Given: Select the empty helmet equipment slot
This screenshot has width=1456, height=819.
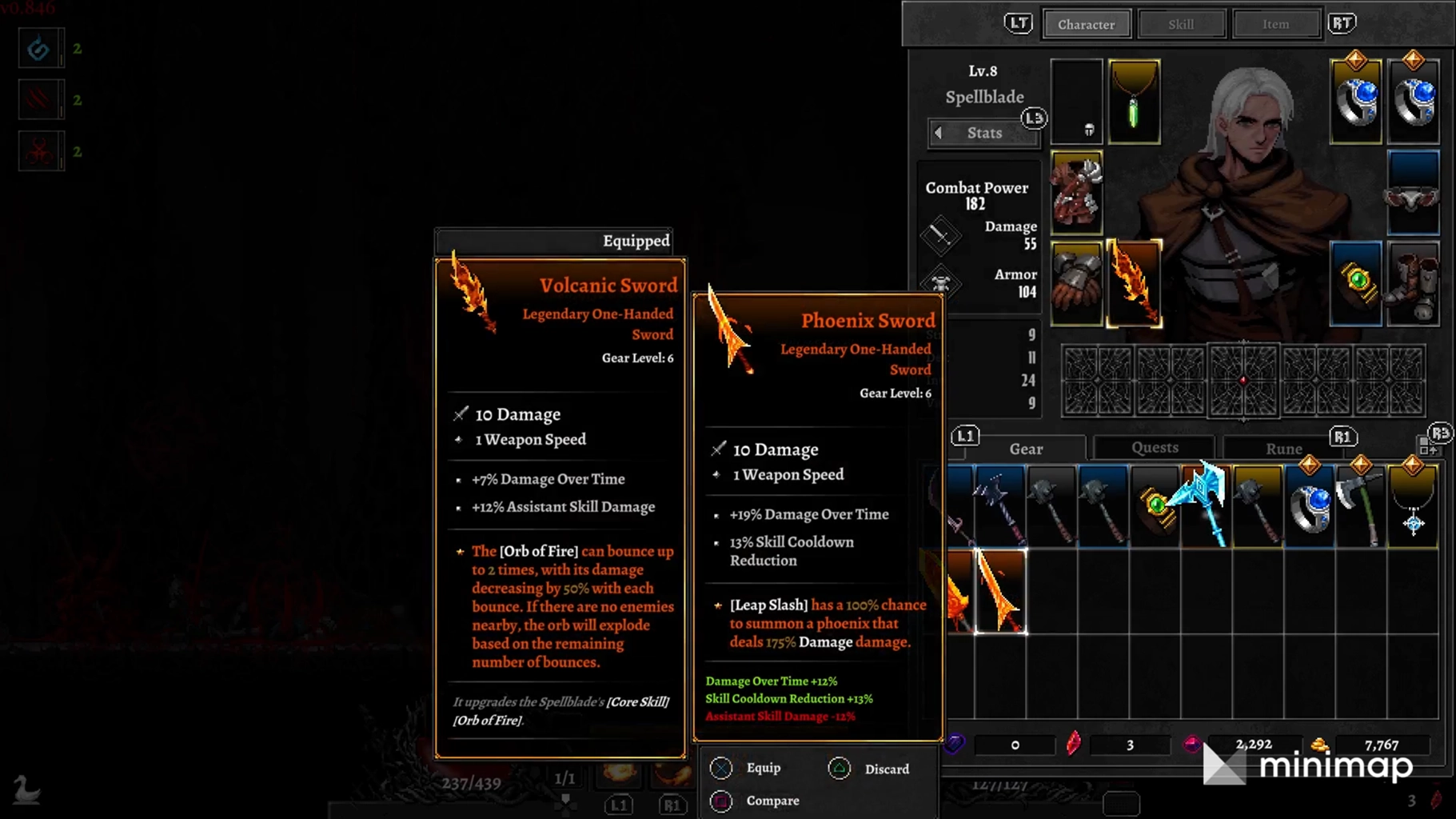Looking at the screenshot, I should (x=1076, y=102).
